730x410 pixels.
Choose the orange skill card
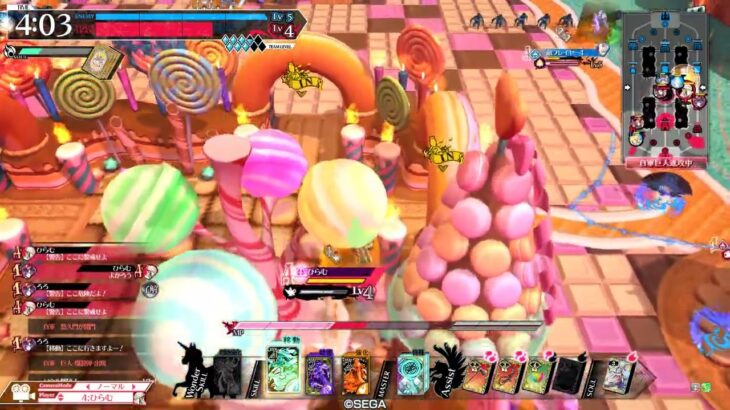[354, 372]
